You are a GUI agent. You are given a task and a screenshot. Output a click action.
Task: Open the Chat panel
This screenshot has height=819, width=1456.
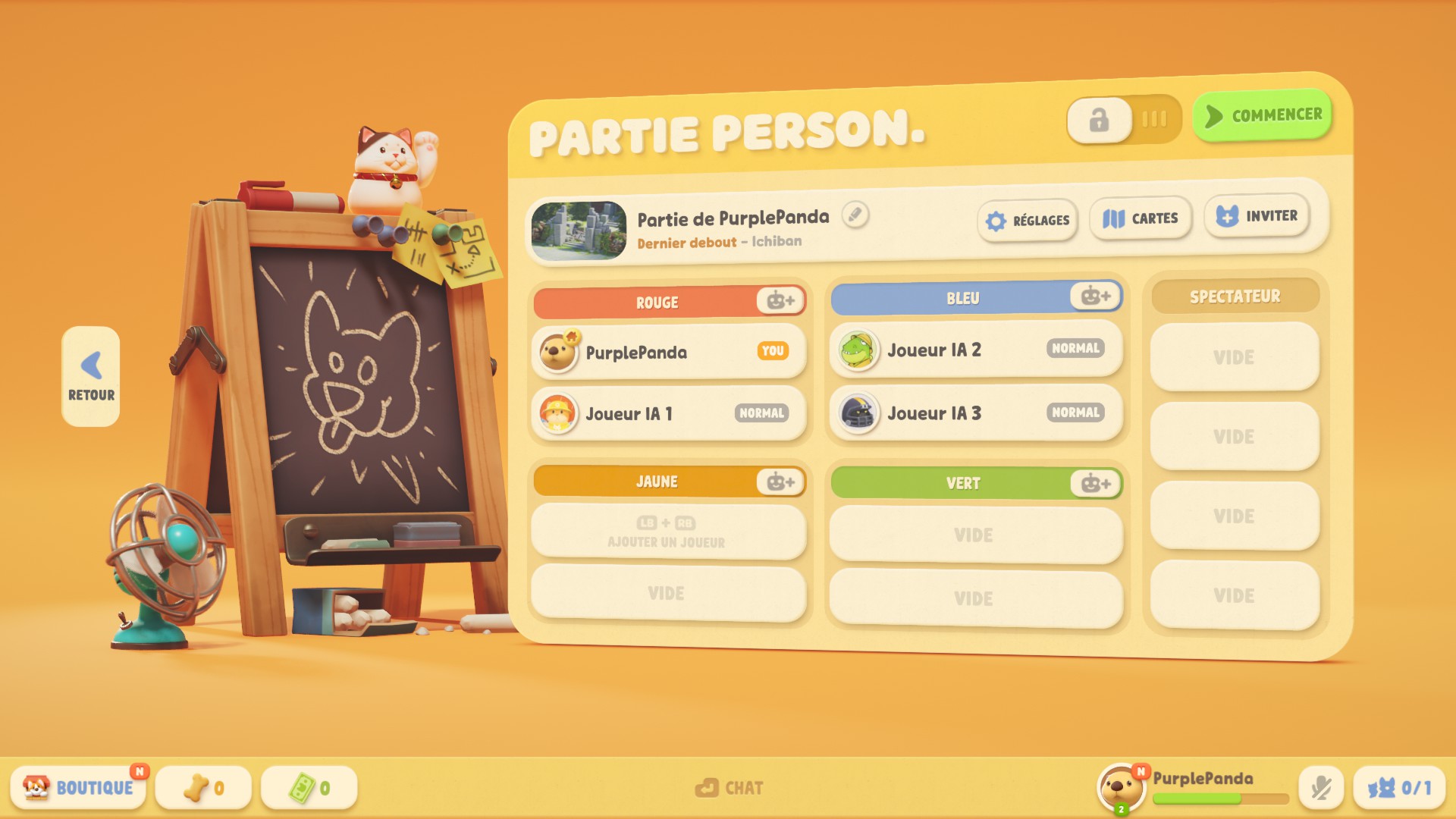click(730, 787)
